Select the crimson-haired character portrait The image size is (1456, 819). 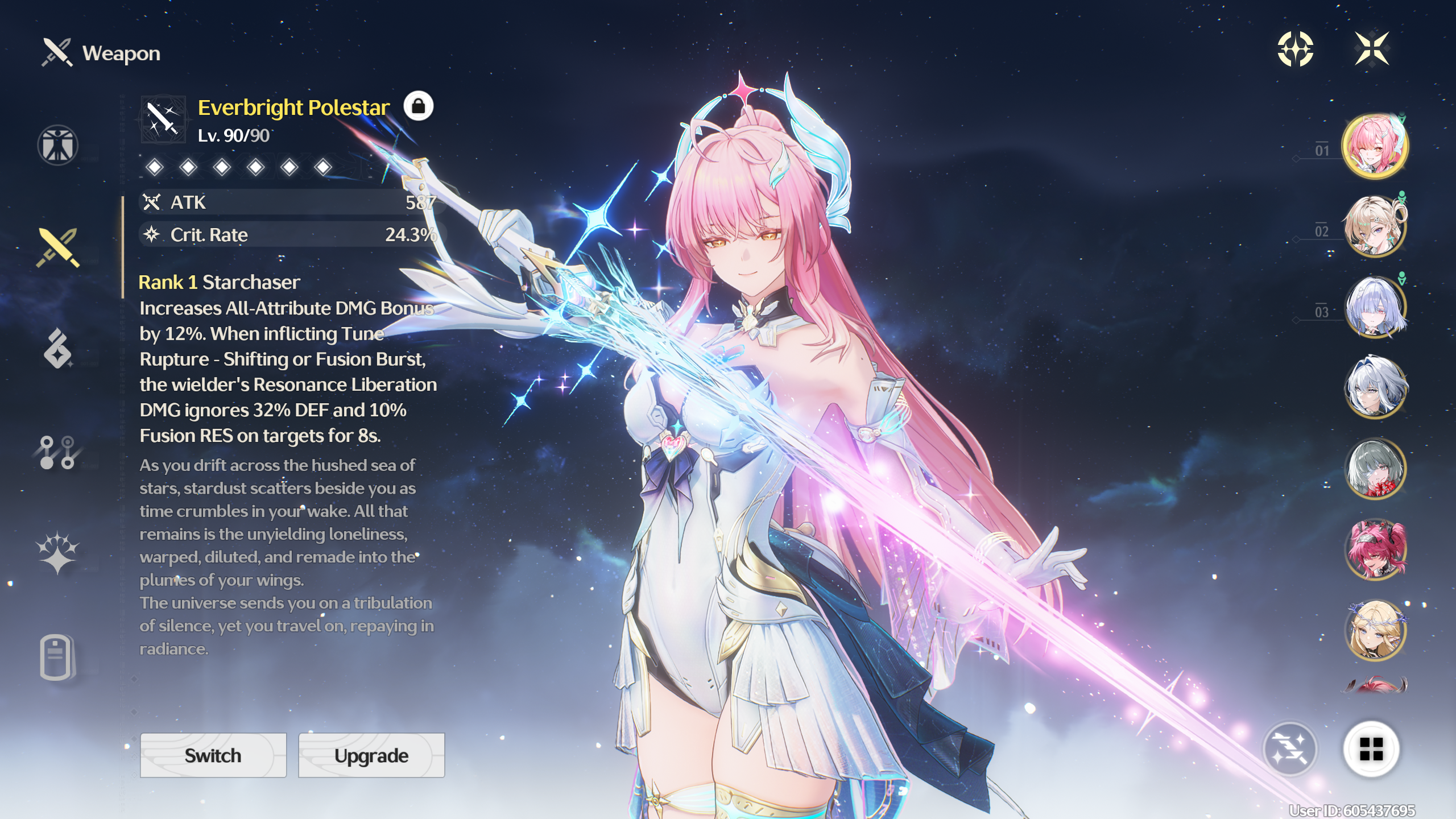(1375, 549)
